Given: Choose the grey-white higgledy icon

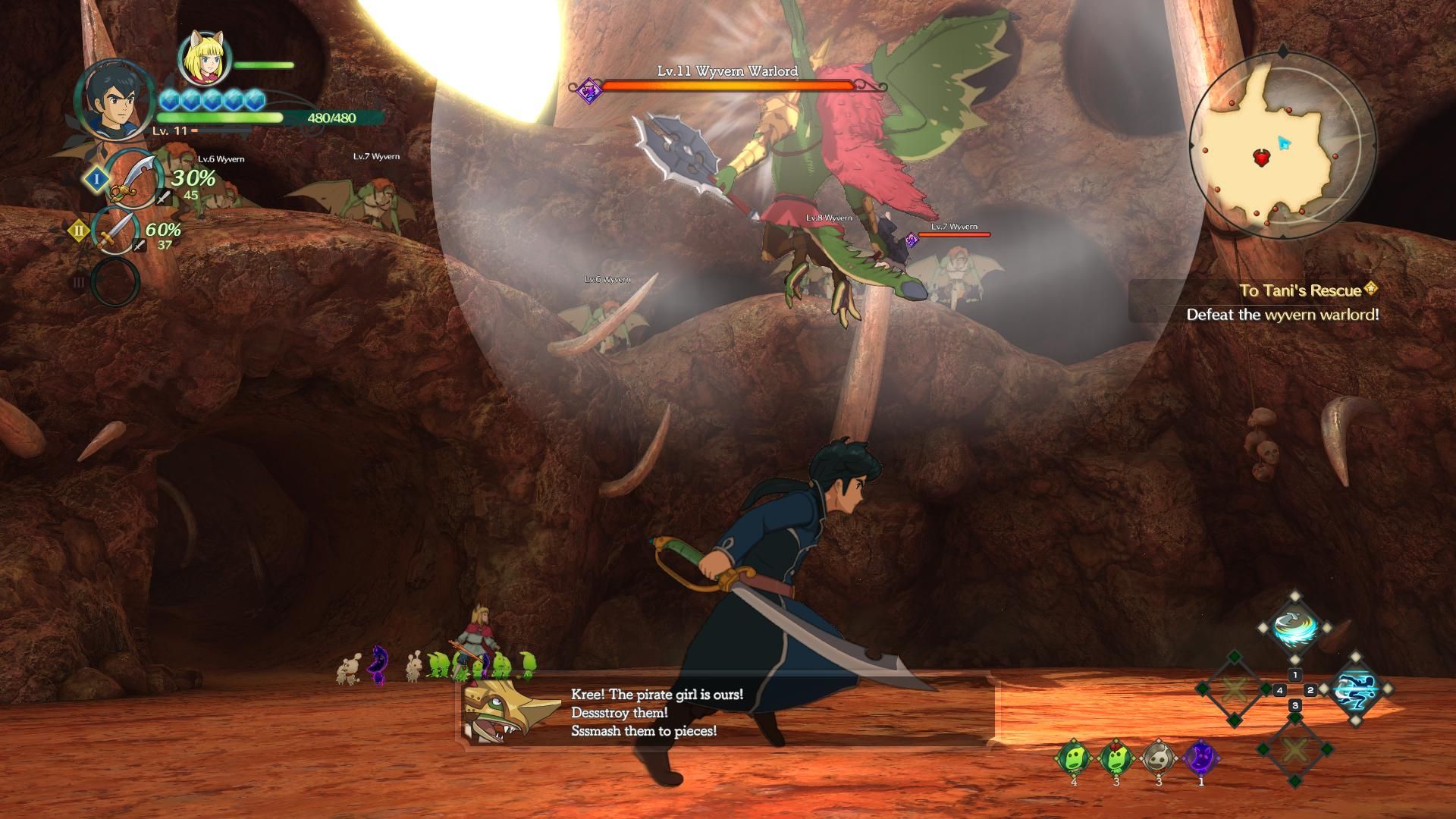Looking at the screenshot, I should click(1159, 758).
